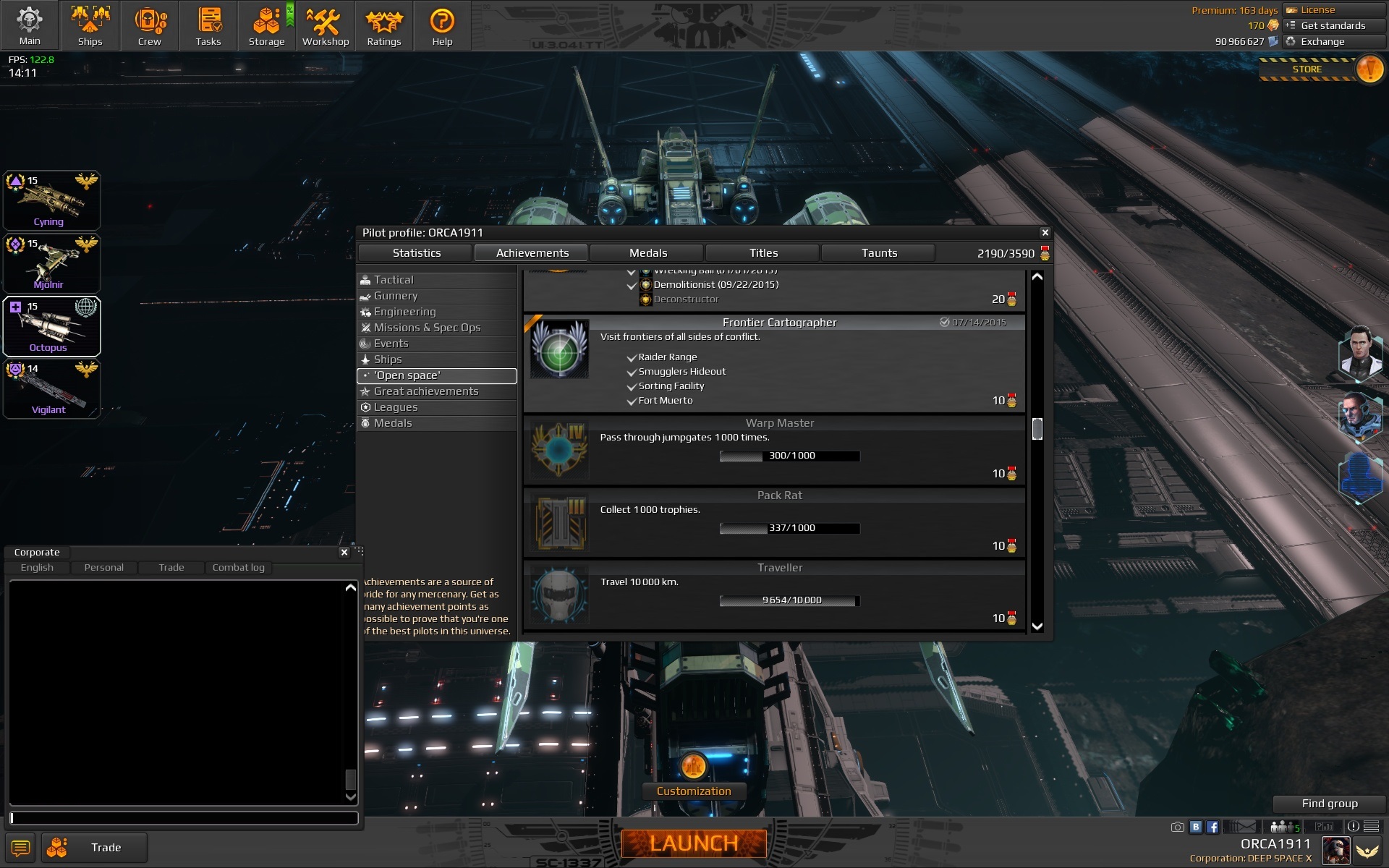Click the Find group button
Viewport: 1389px width, 868px height.
pos(1329,804)
